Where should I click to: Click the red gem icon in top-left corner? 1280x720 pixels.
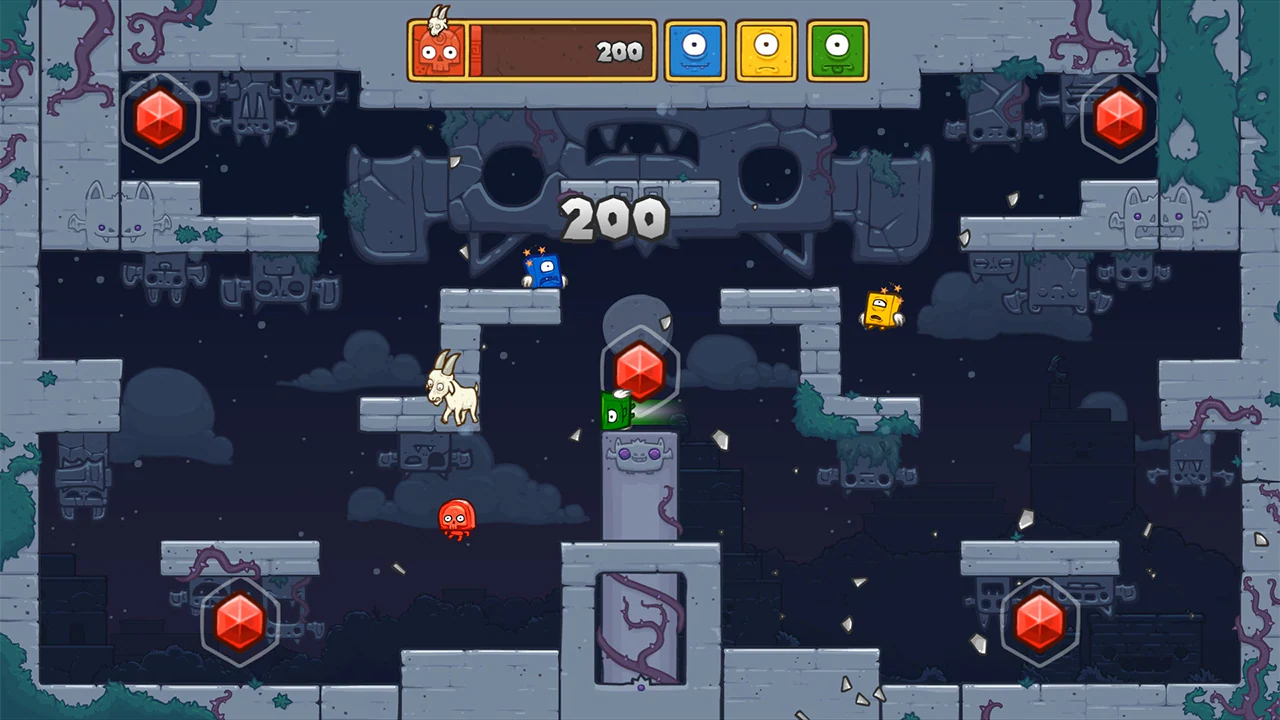(x=160, y=120)
